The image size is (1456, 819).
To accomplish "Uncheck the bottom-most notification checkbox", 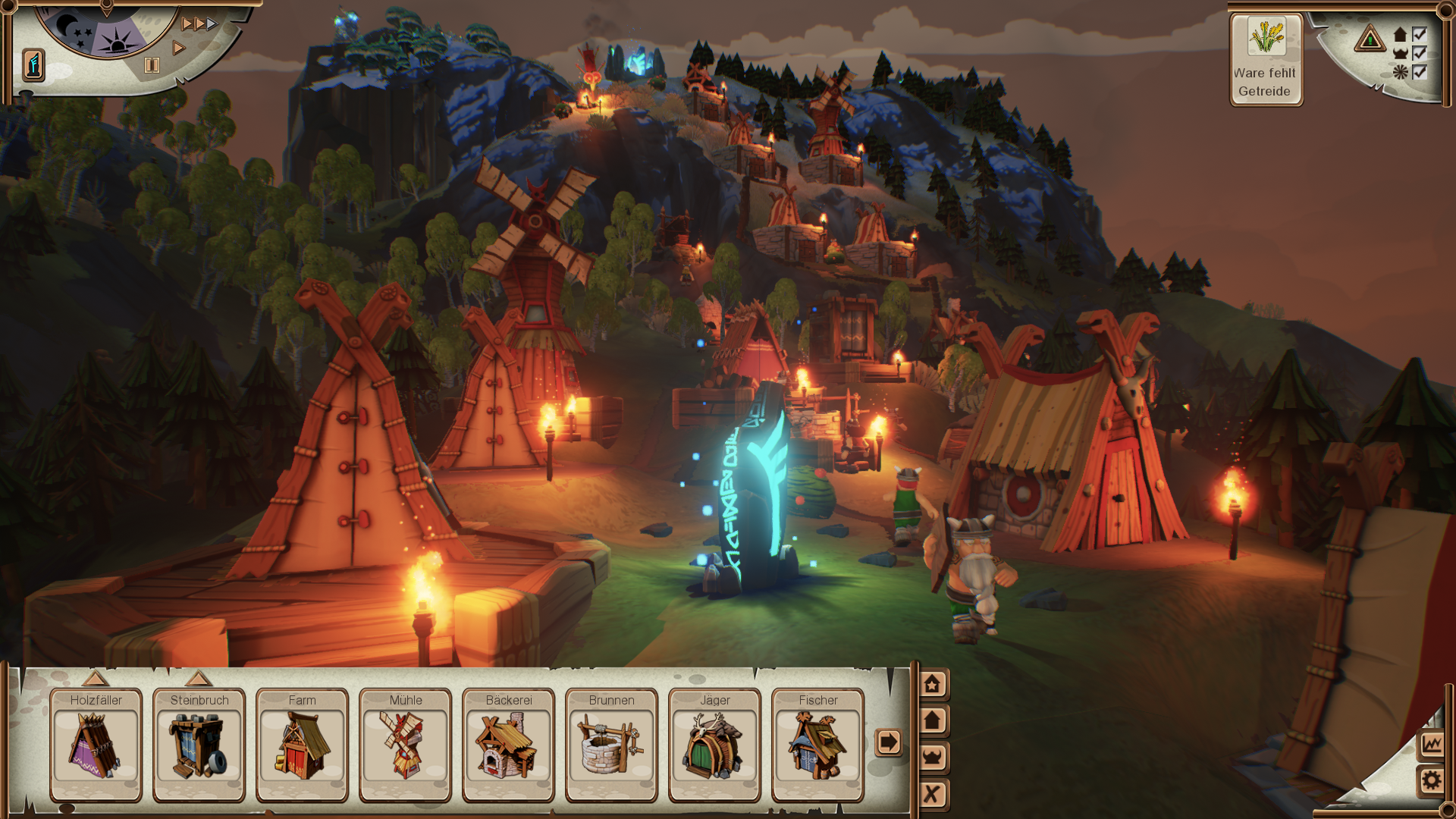I will pyautogui.click(x=1419, y=72).
